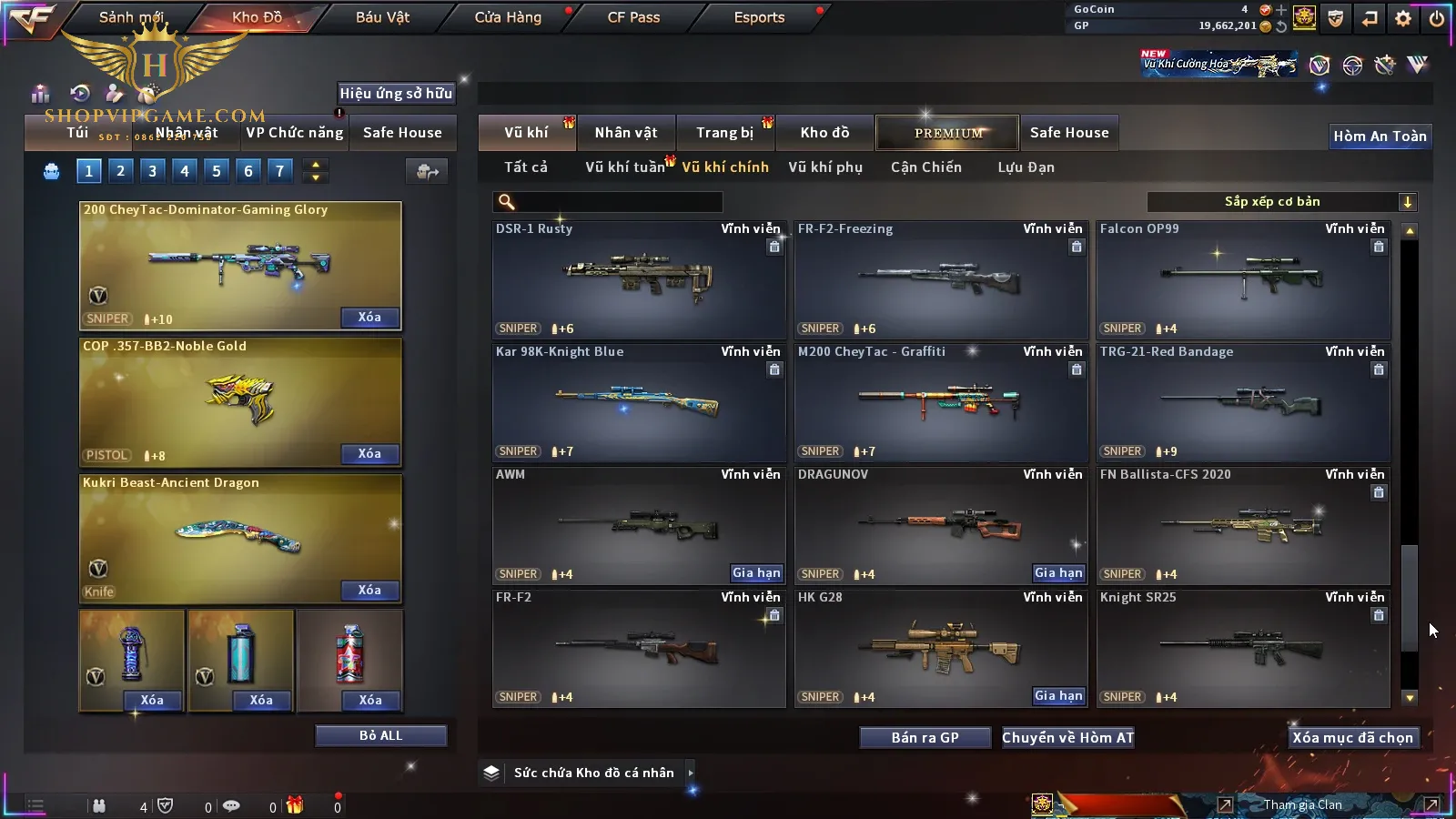
Task: Click Xóa mục đã chọn button
Action: pyautogui.click(x=1352, y=738)
